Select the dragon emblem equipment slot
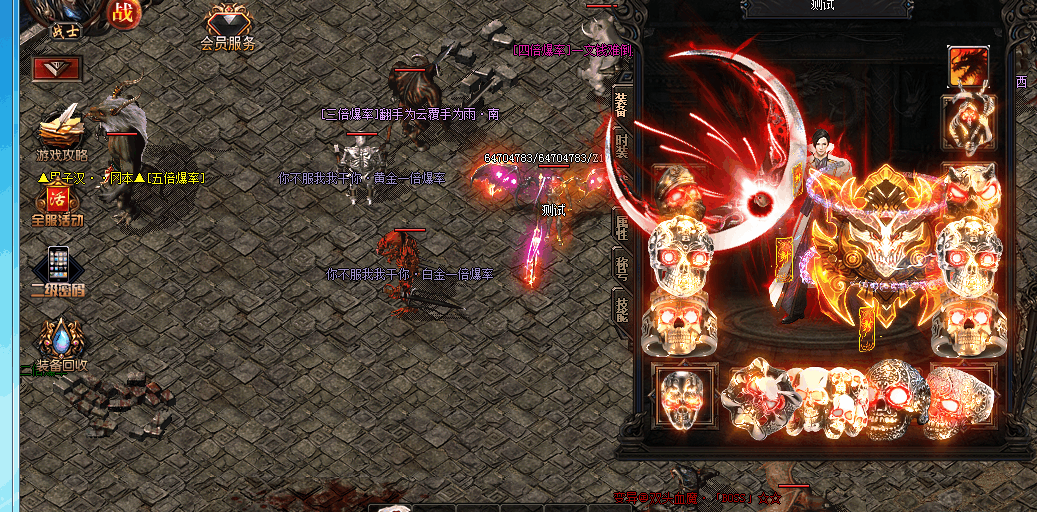 click(x=968, y=67)
